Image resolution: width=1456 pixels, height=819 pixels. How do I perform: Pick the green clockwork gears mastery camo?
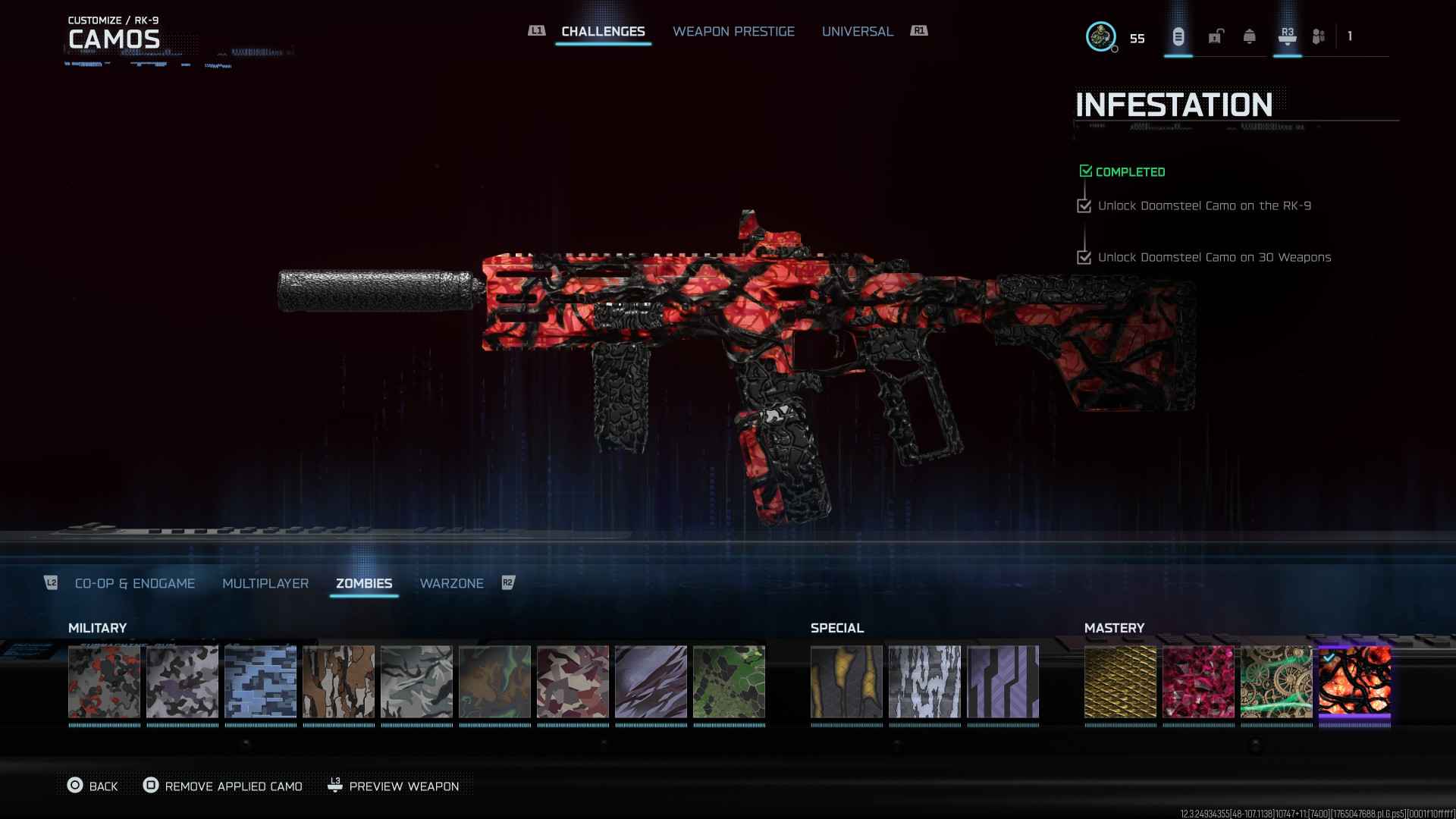pos(1276,682)
